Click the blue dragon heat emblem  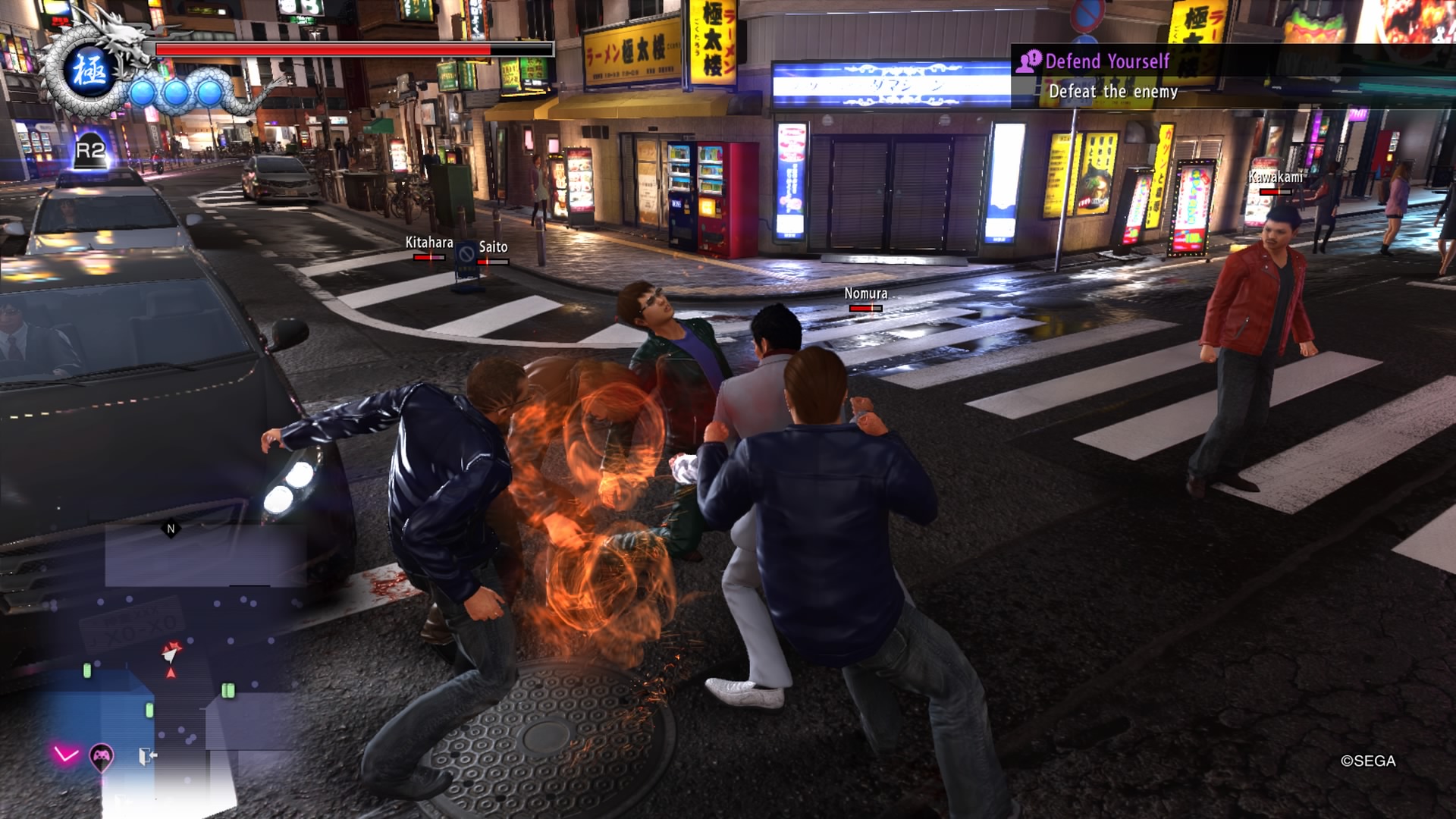click(89, 70)
